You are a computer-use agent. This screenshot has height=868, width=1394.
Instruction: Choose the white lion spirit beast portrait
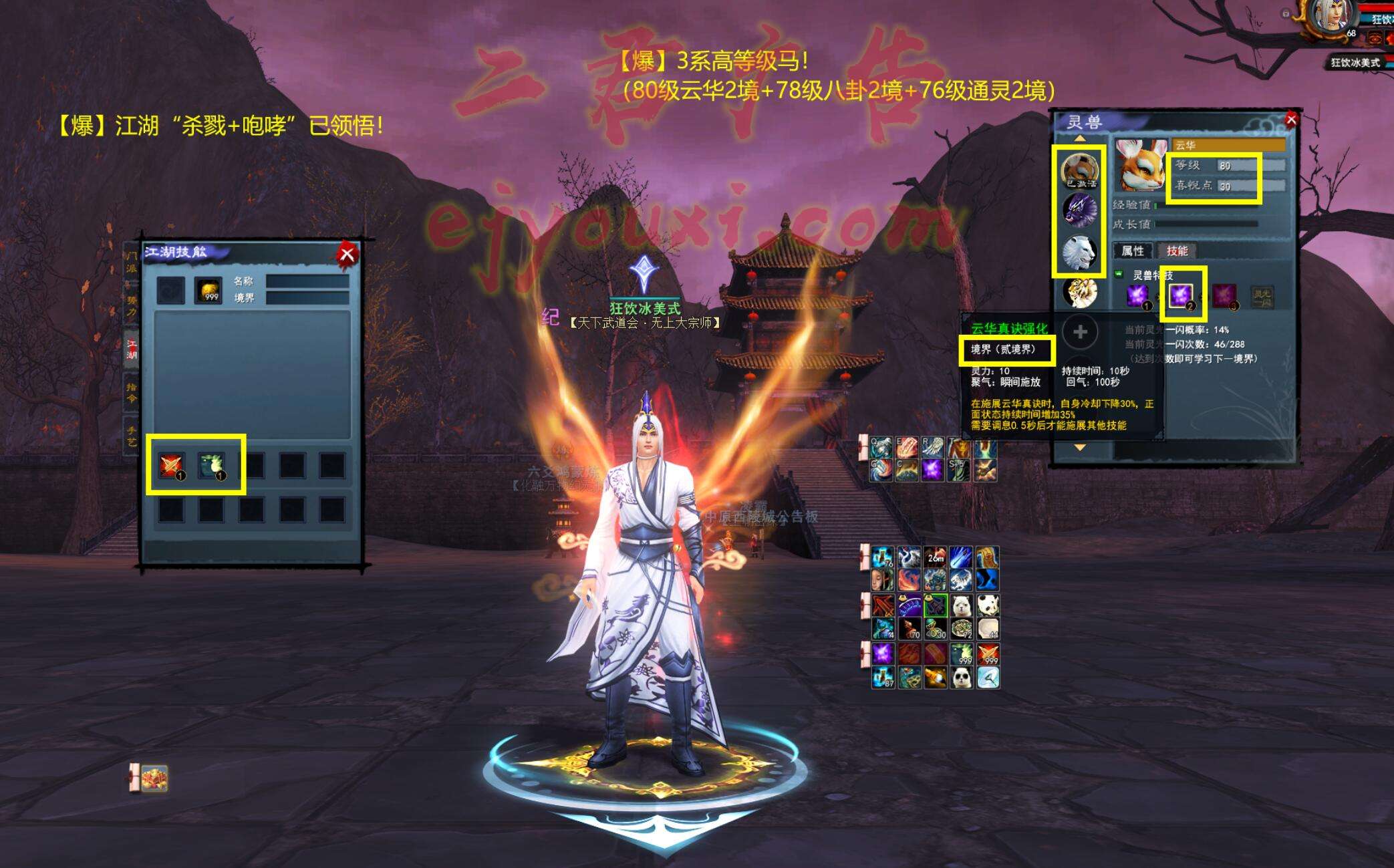[1080, 253]
